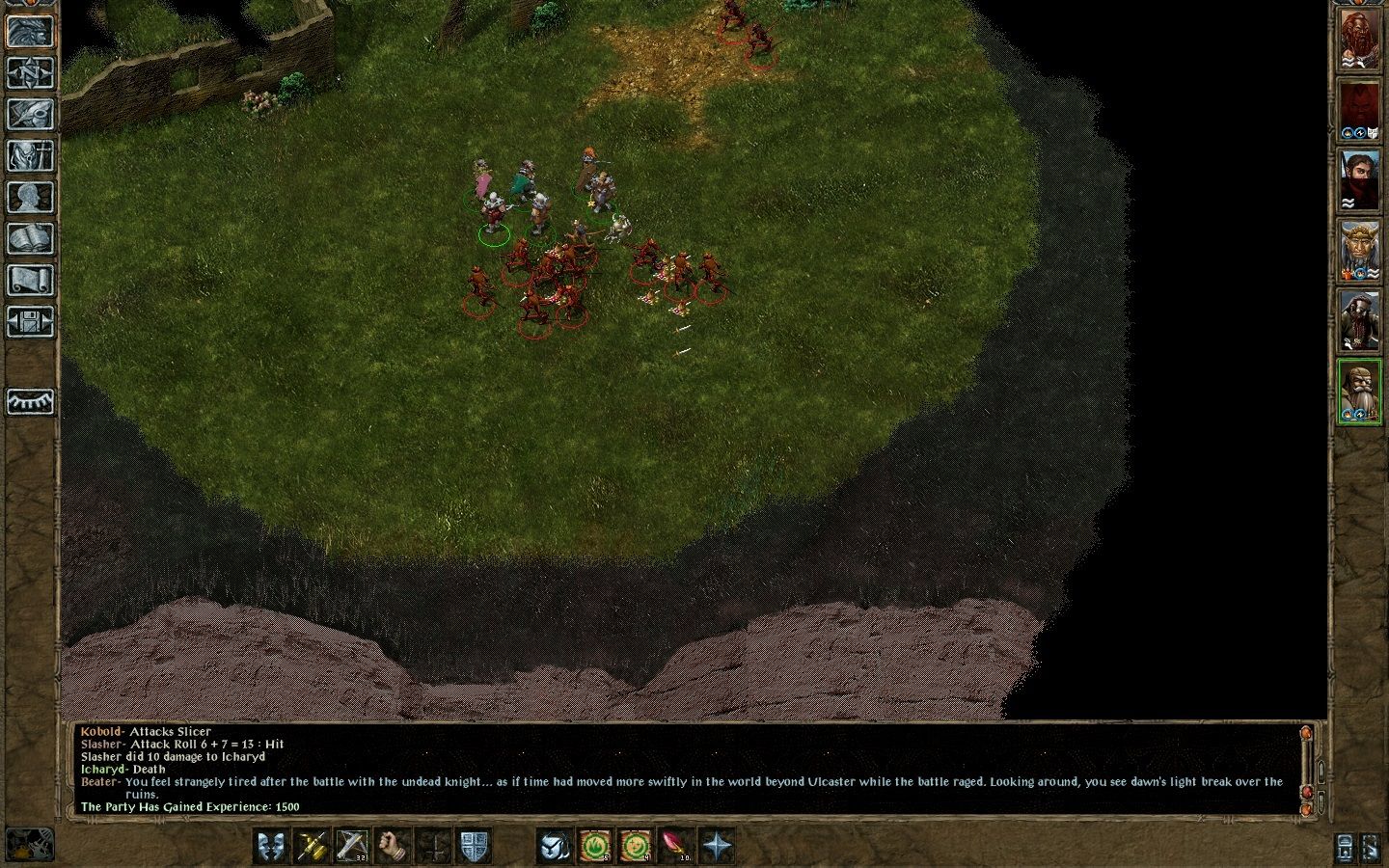
Task: Open the inventory screen button
Action: 30,155
